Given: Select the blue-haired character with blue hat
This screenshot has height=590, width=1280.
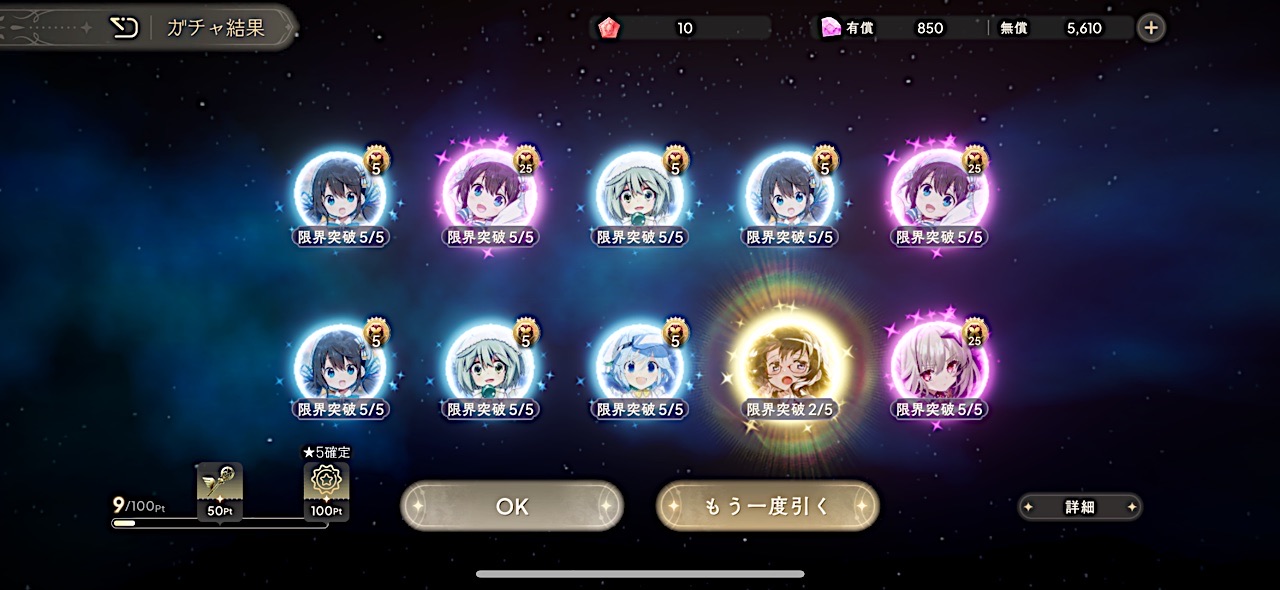Looking at the screenshot, I should (x=640, y=365).
